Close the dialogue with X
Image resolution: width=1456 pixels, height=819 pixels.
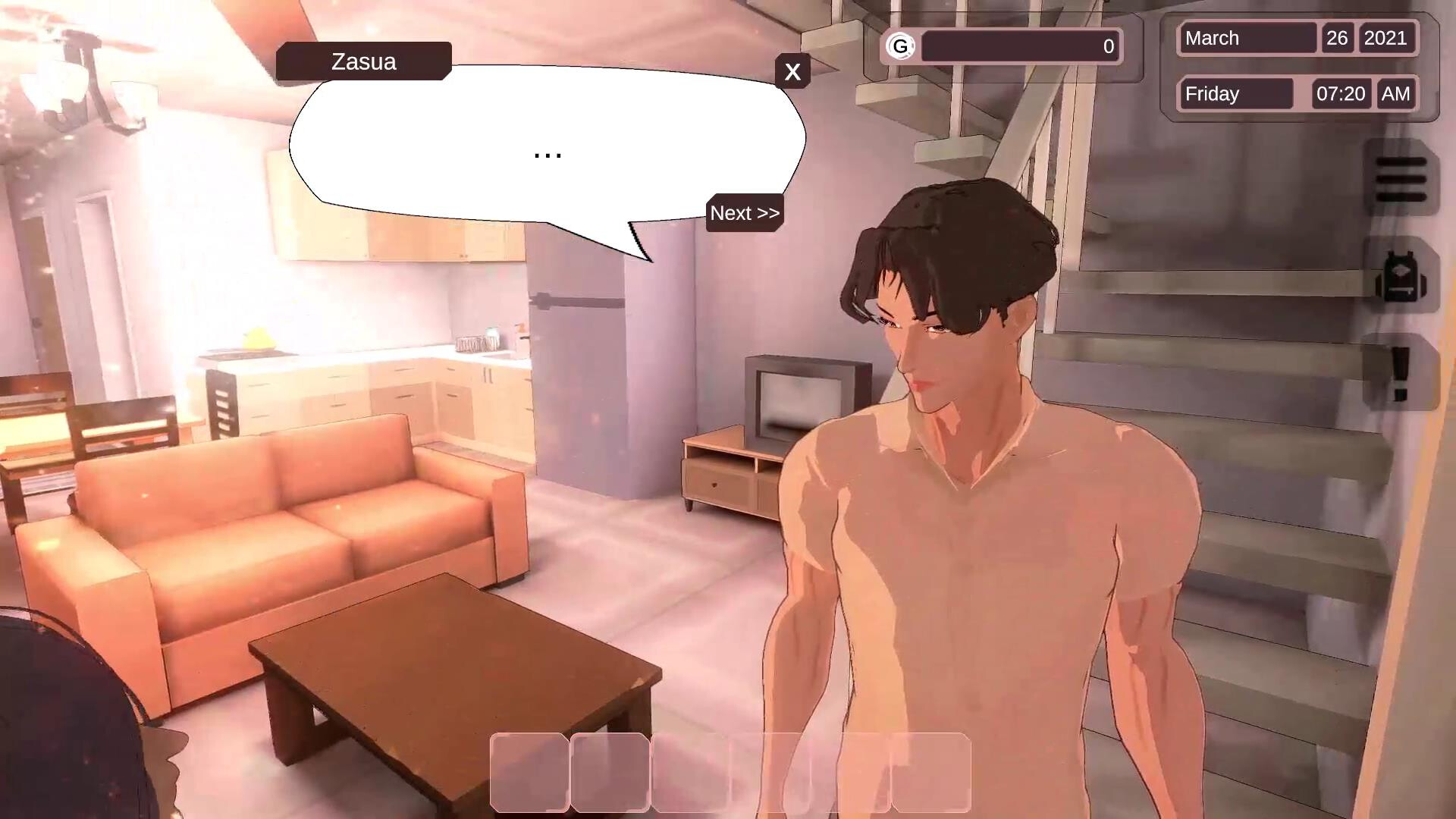click(793, 72)
